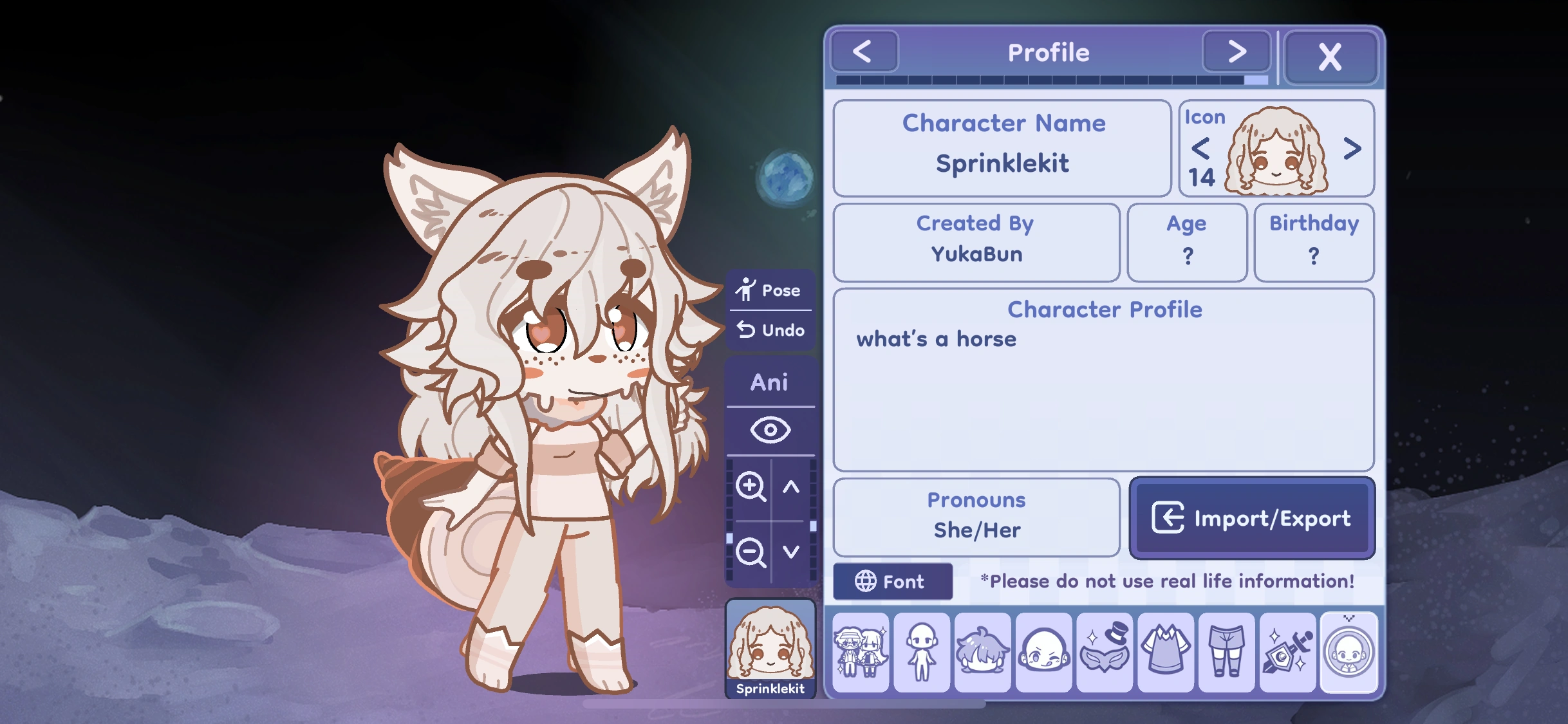Go back using left arrow near Profile
The height and width of the screenshot is (724, 1568).
coord(864,51)
